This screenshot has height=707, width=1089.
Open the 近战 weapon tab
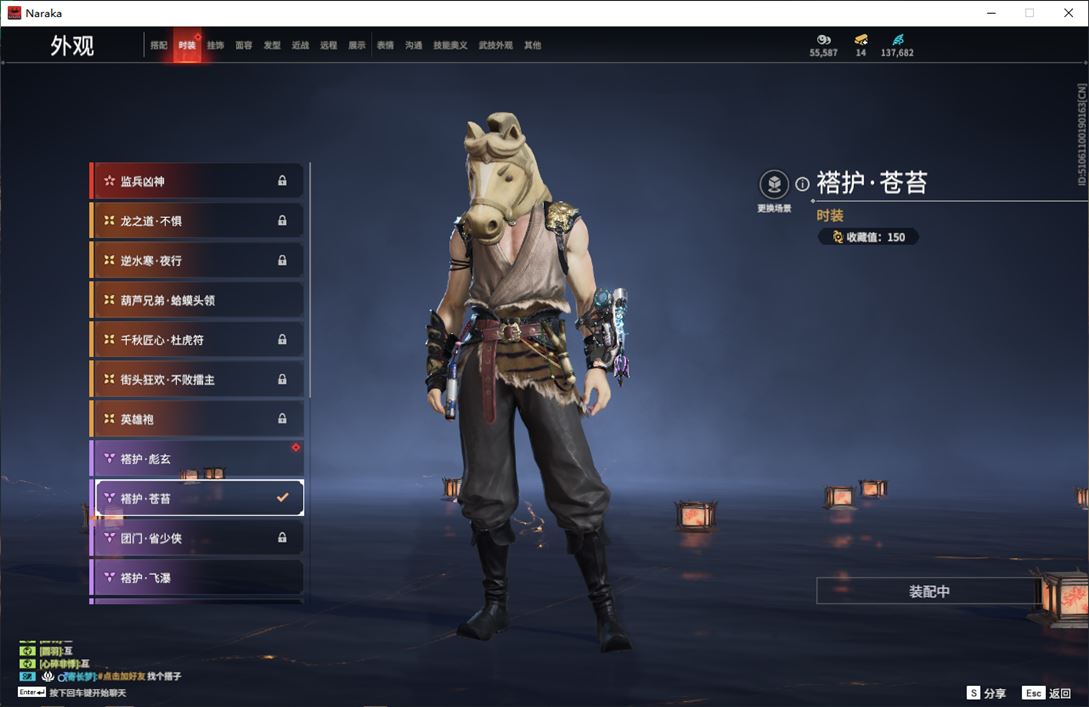[300, 46]
